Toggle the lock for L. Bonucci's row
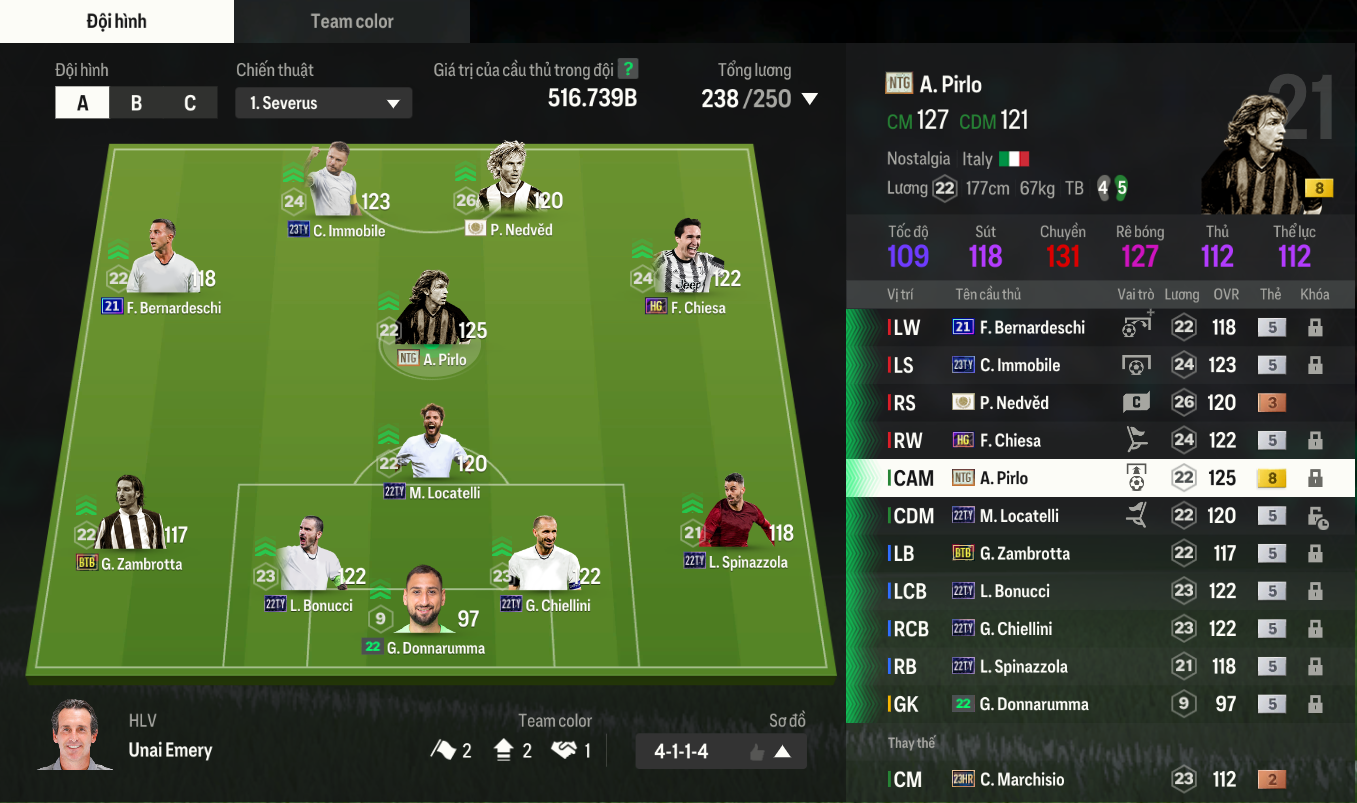 [1315, 591]
